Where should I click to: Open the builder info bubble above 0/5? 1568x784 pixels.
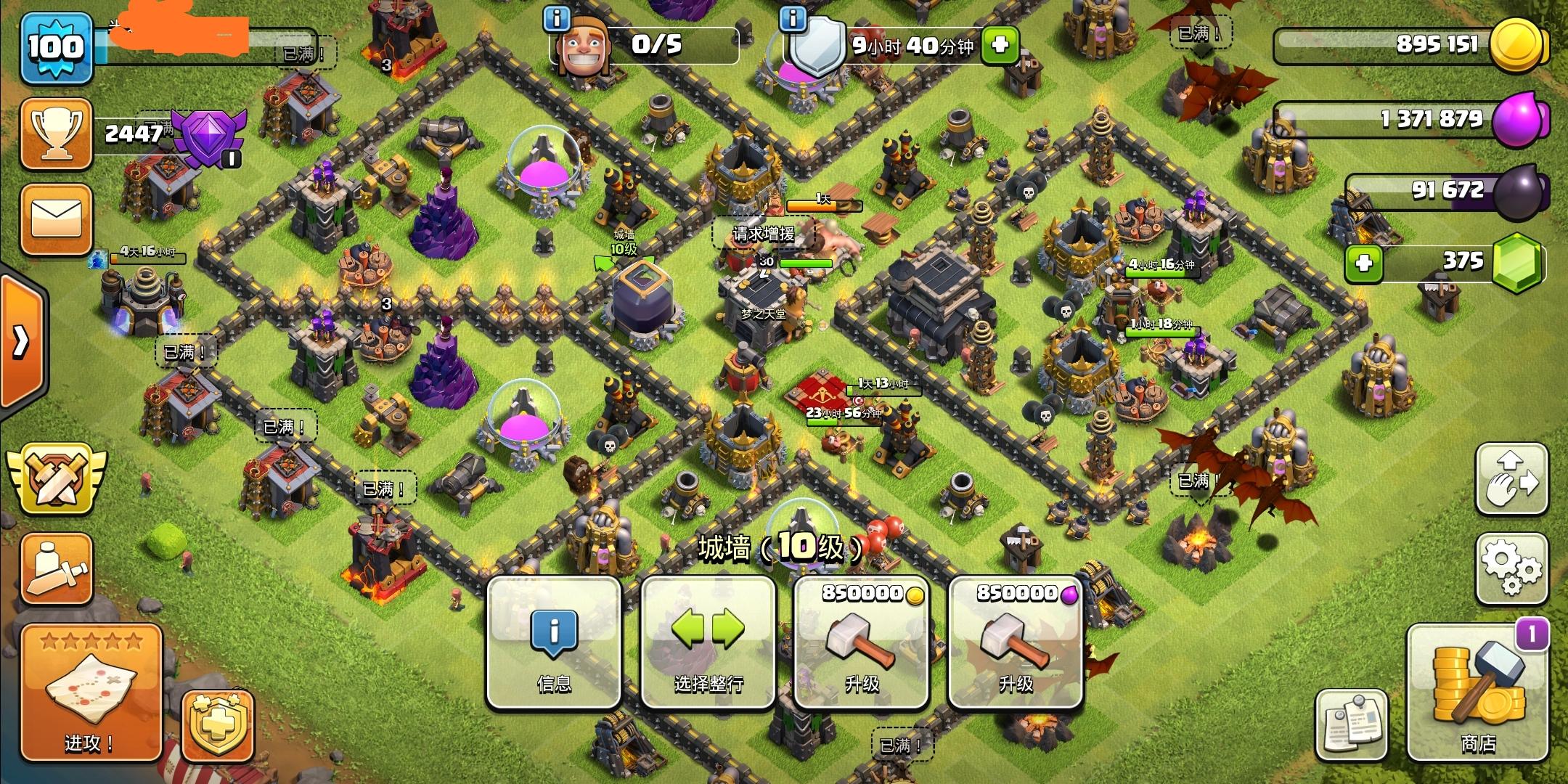[556, 19]
